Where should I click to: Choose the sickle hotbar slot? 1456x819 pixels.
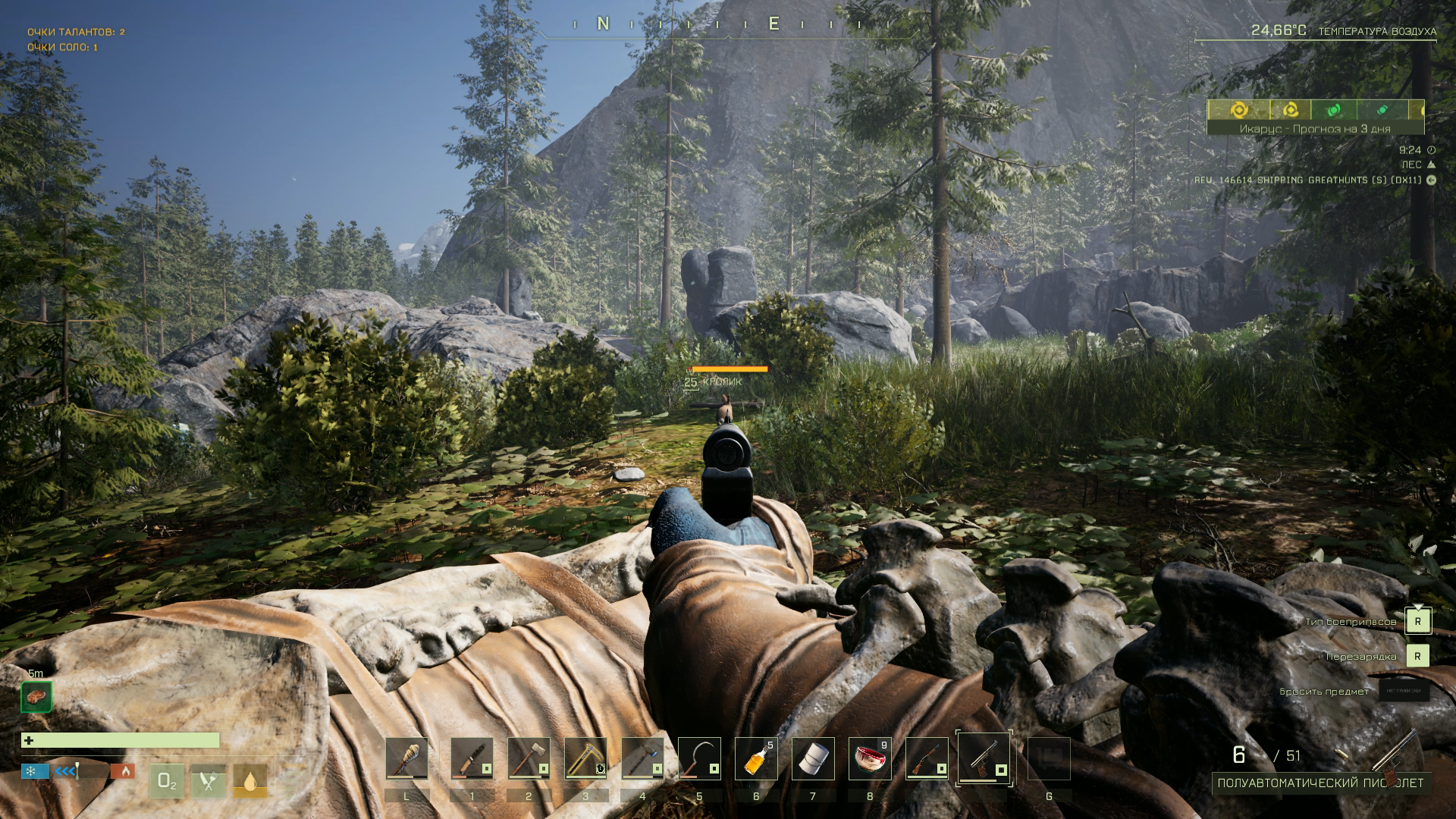point(699,758)
